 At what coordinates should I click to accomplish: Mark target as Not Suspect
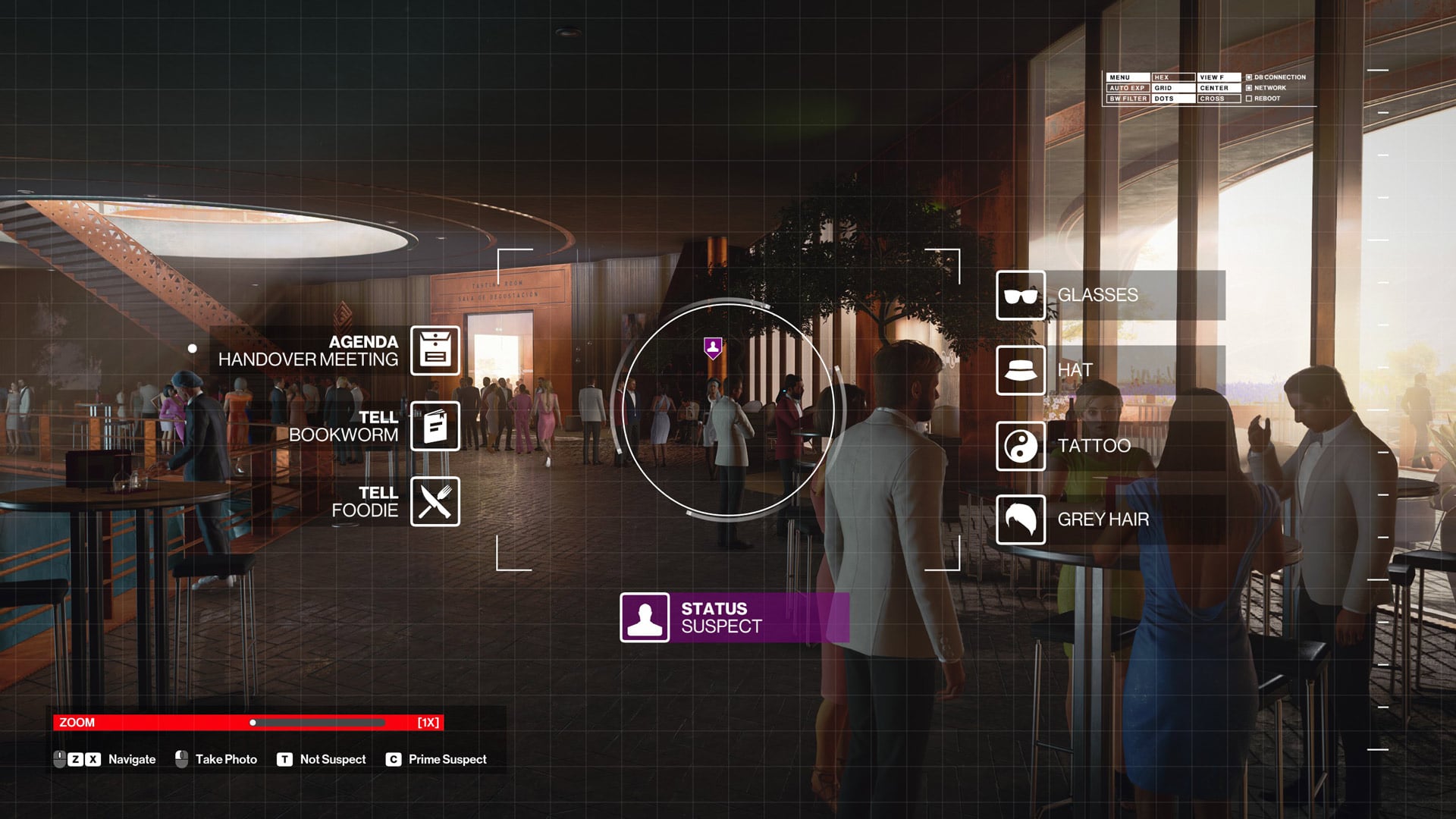[284, 758]
